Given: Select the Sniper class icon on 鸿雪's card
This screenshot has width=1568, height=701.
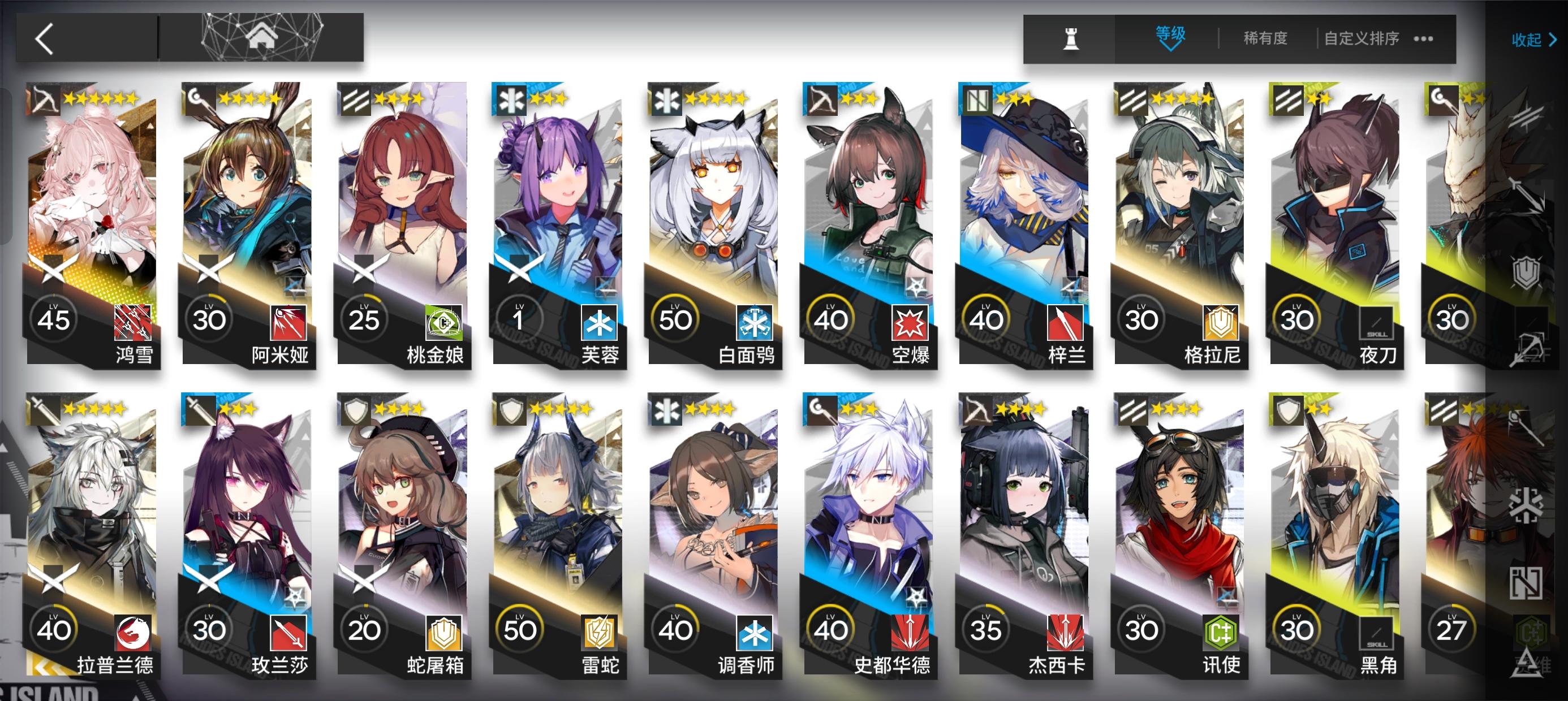Looking at the screenshot, I should pyautogui.click(x=48, y=102).
